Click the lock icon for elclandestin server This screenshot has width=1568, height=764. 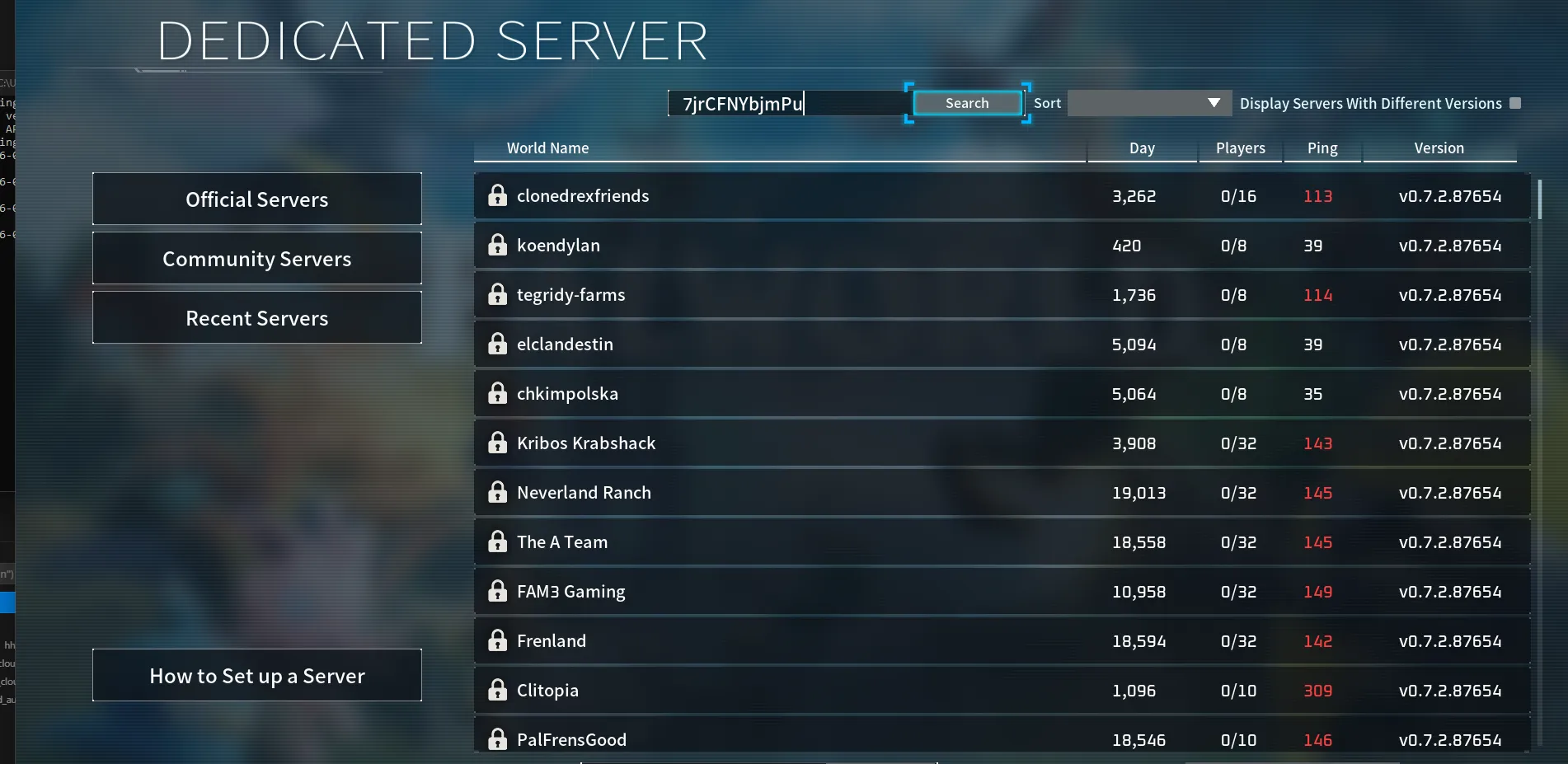pos(498,344)
